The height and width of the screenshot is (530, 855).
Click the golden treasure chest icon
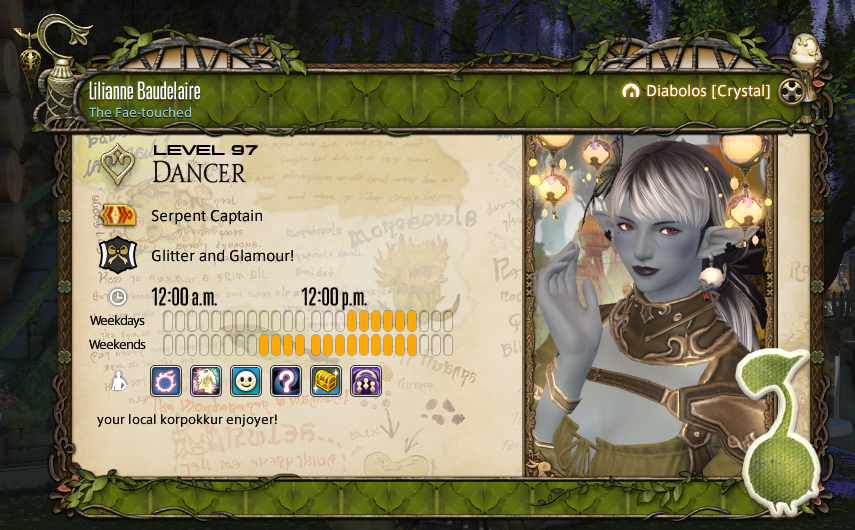click(326, 380)
